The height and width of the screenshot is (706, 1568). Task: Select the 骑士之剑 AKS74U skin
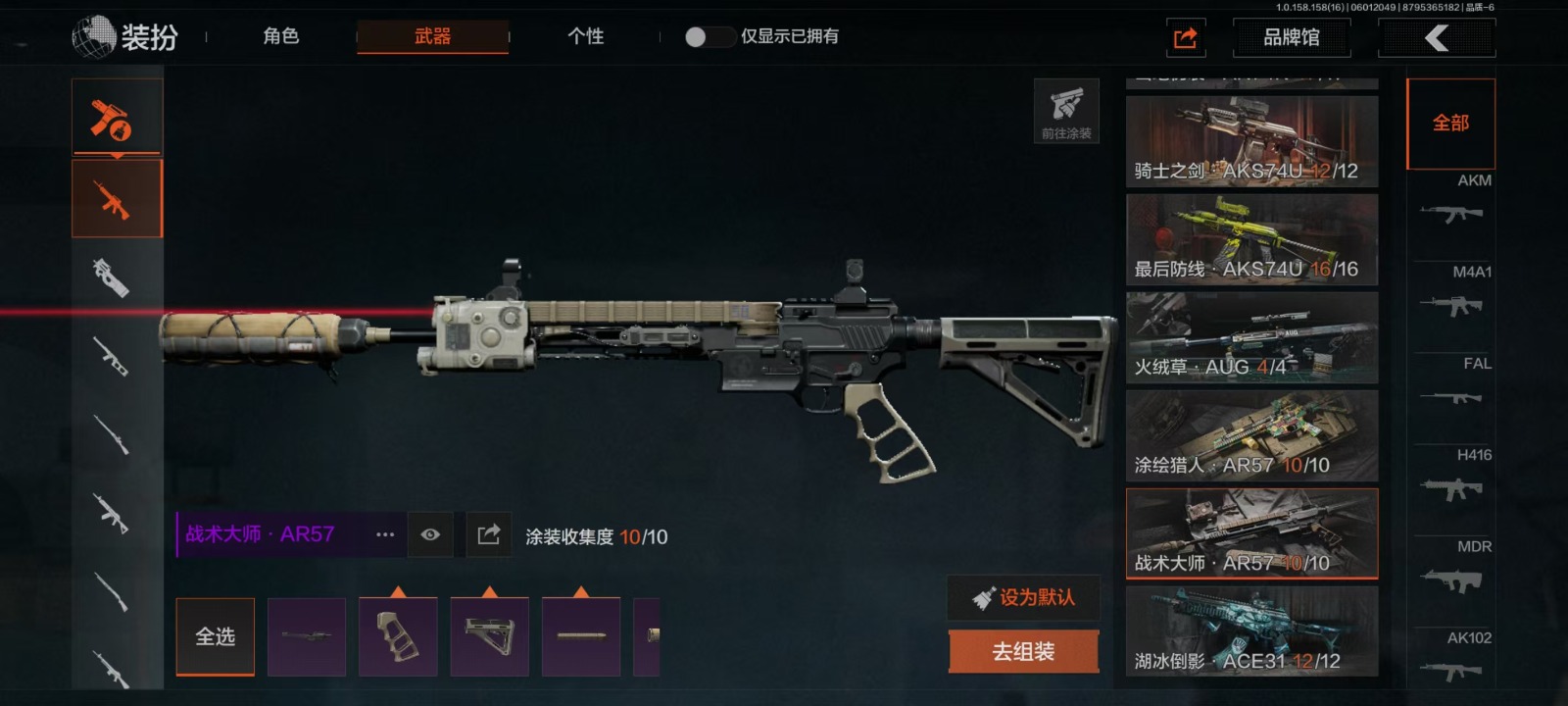(x=1251, y=141)
